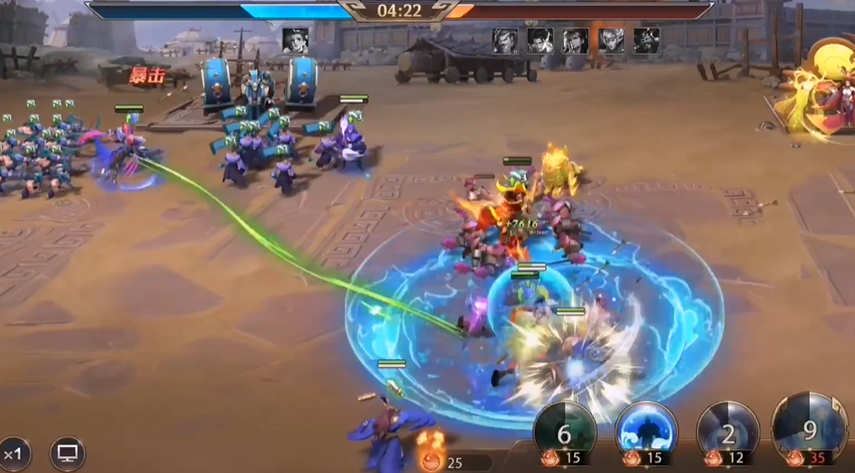Select the blue team's lone hero portrait
This screenshot has height=473, width=855.
[295, 40]
